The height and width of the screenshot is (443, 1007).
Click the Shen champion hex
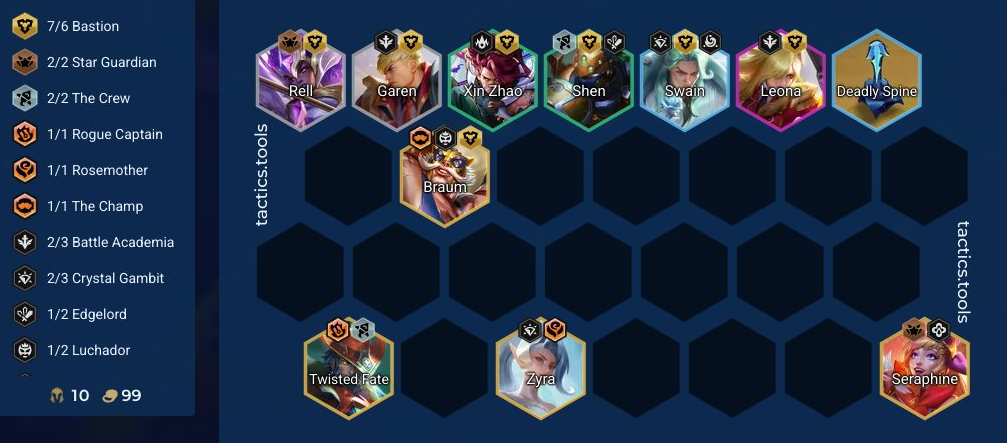589,82
